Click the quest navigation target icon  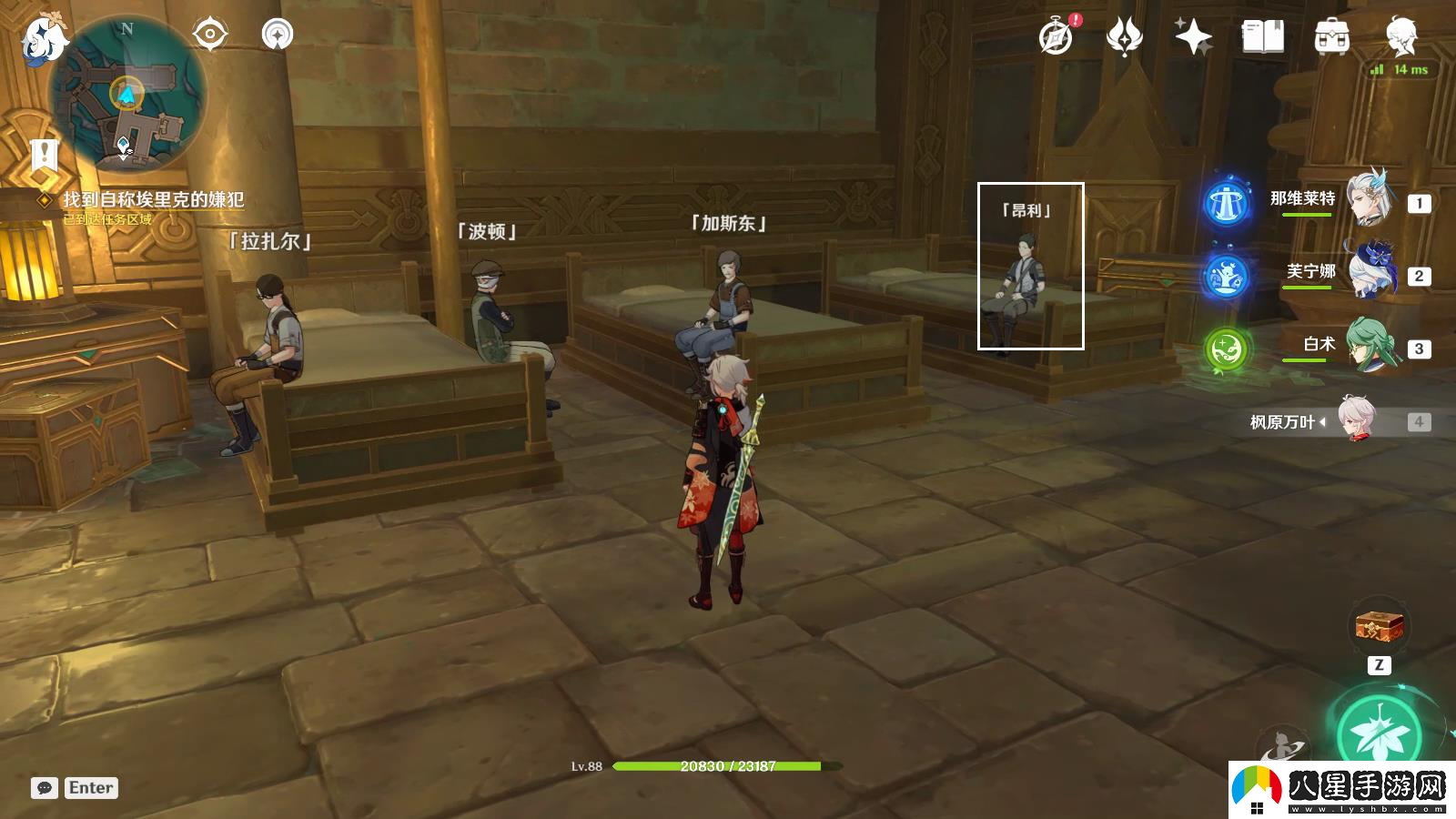[209, 35]
